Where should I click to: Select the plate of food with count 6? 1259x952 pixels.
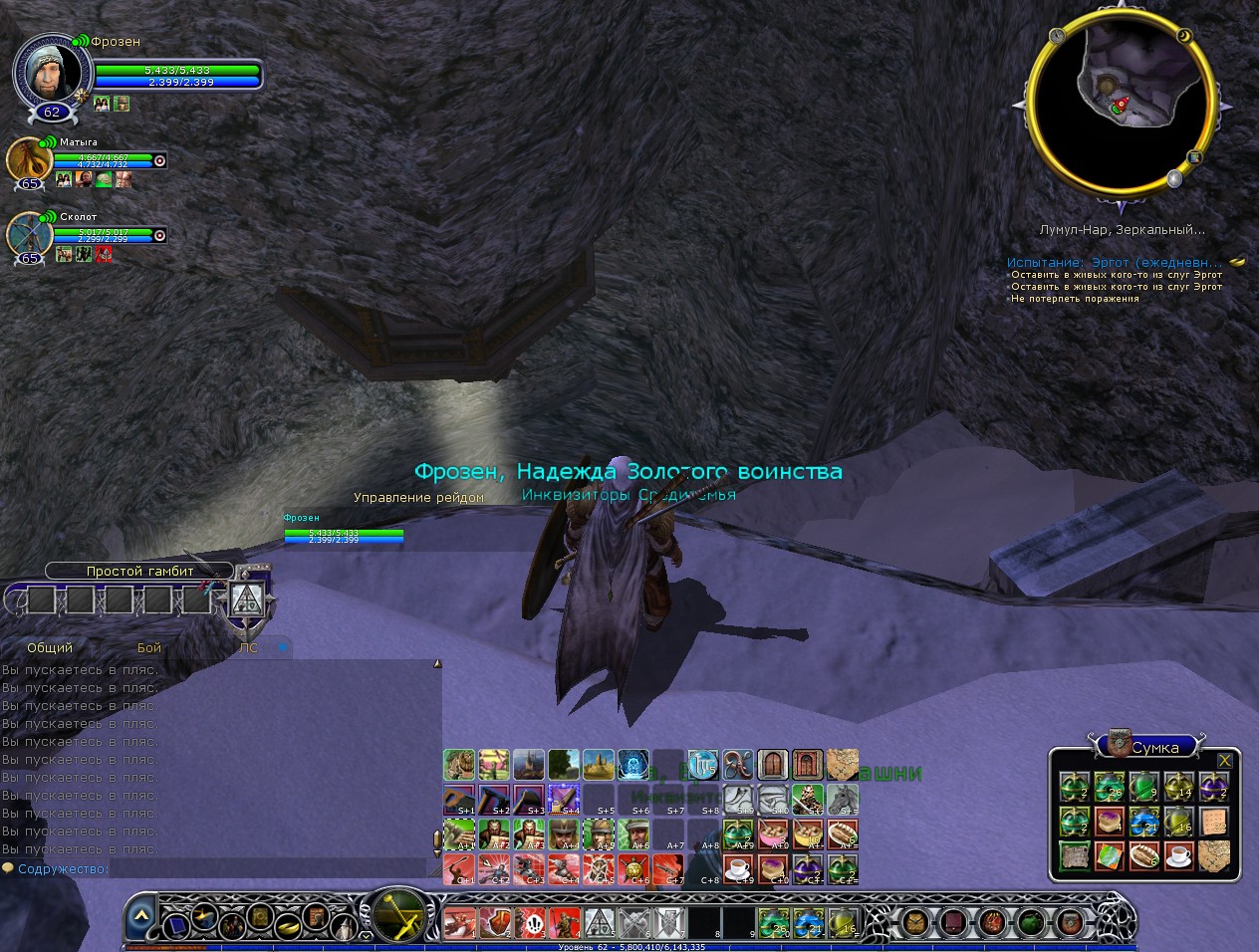(1143, 855)
